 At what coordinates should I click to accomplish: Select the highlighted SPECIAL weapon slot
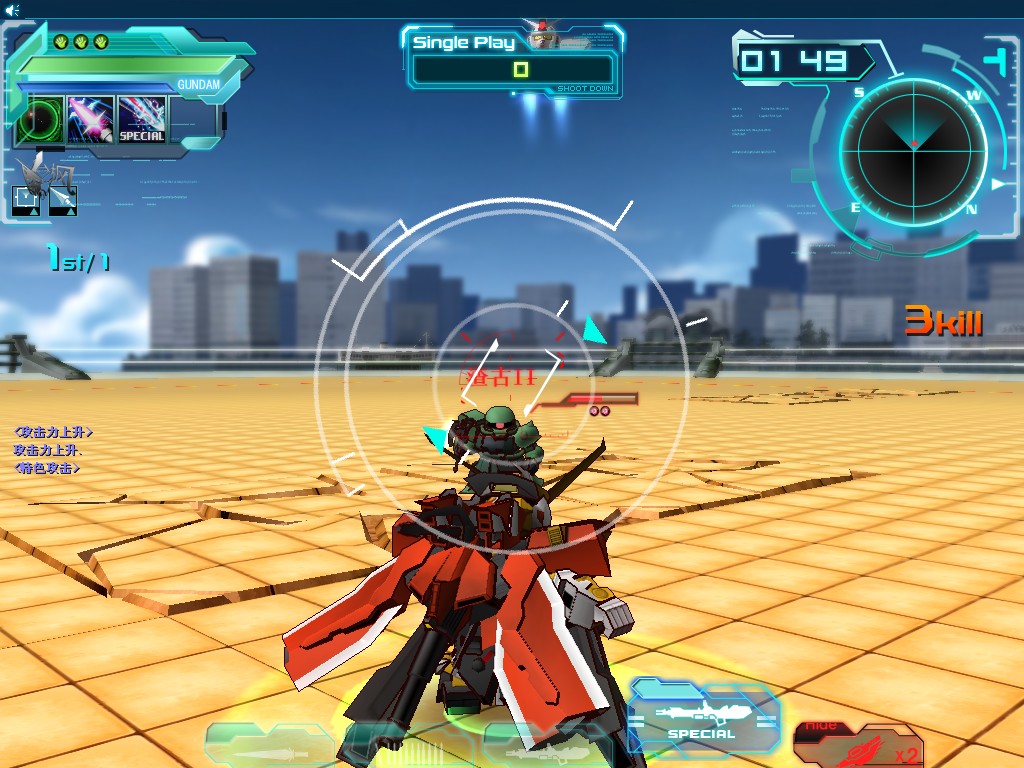click(x=701, y=718)
